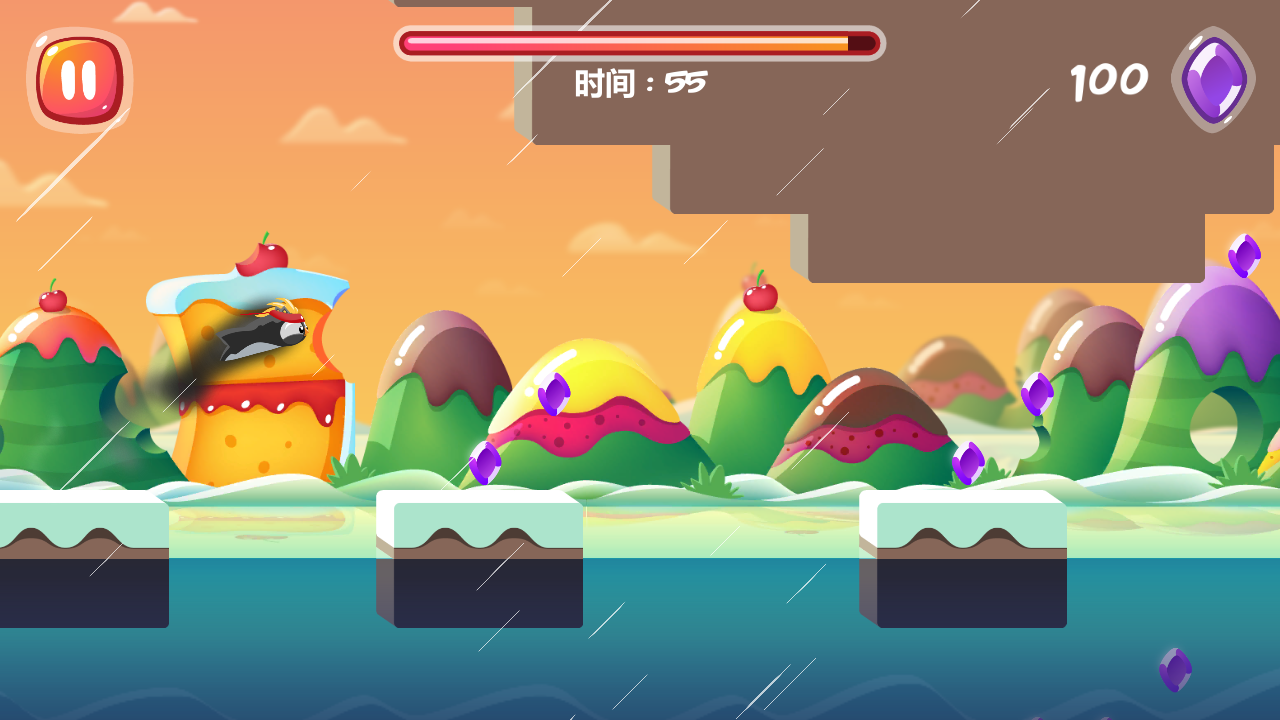This screenshot has height=720, width=1280.
Task: Click the score counter showing 100
Action: tap(1108, 80)
